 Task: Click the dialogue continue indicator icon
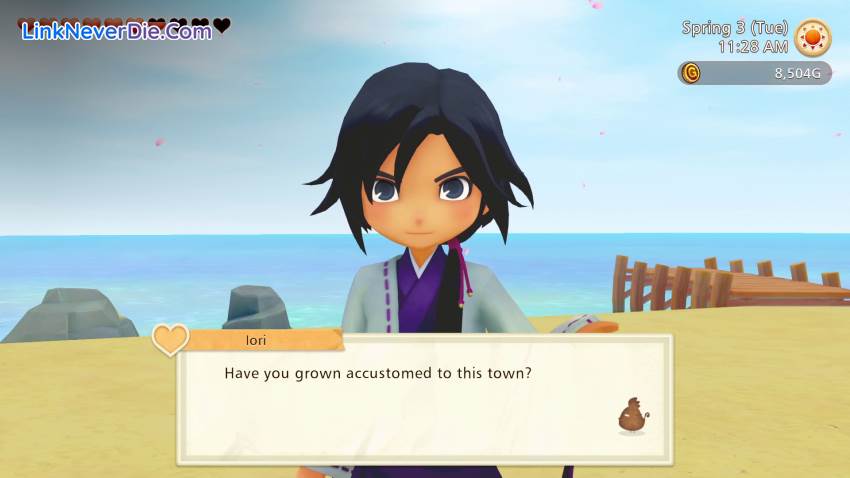click(x=631, y=416)
